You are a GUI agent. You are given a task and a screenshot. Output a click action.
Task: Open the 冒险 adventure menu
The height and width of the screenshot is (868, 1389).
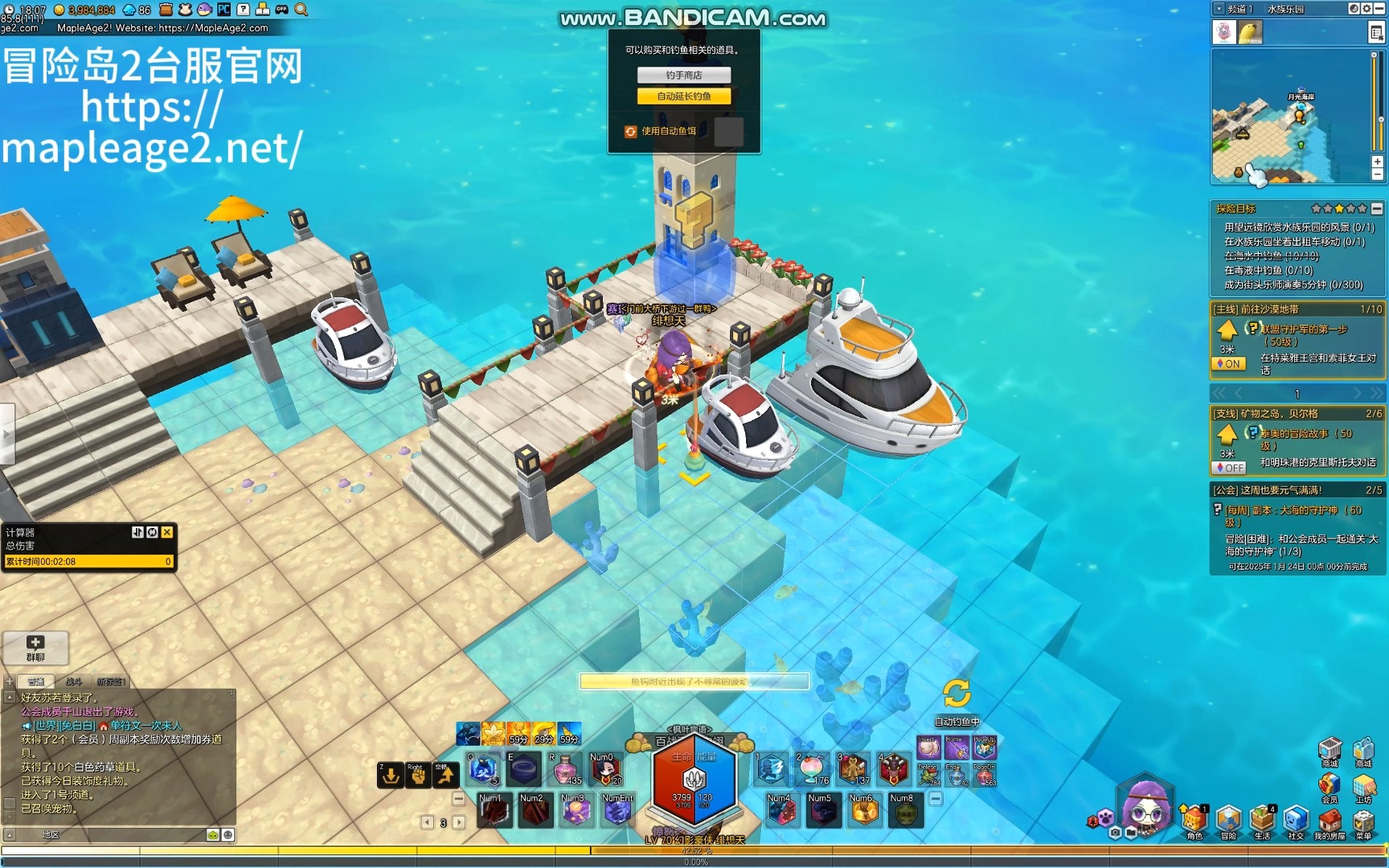(x=1228, y=821)
